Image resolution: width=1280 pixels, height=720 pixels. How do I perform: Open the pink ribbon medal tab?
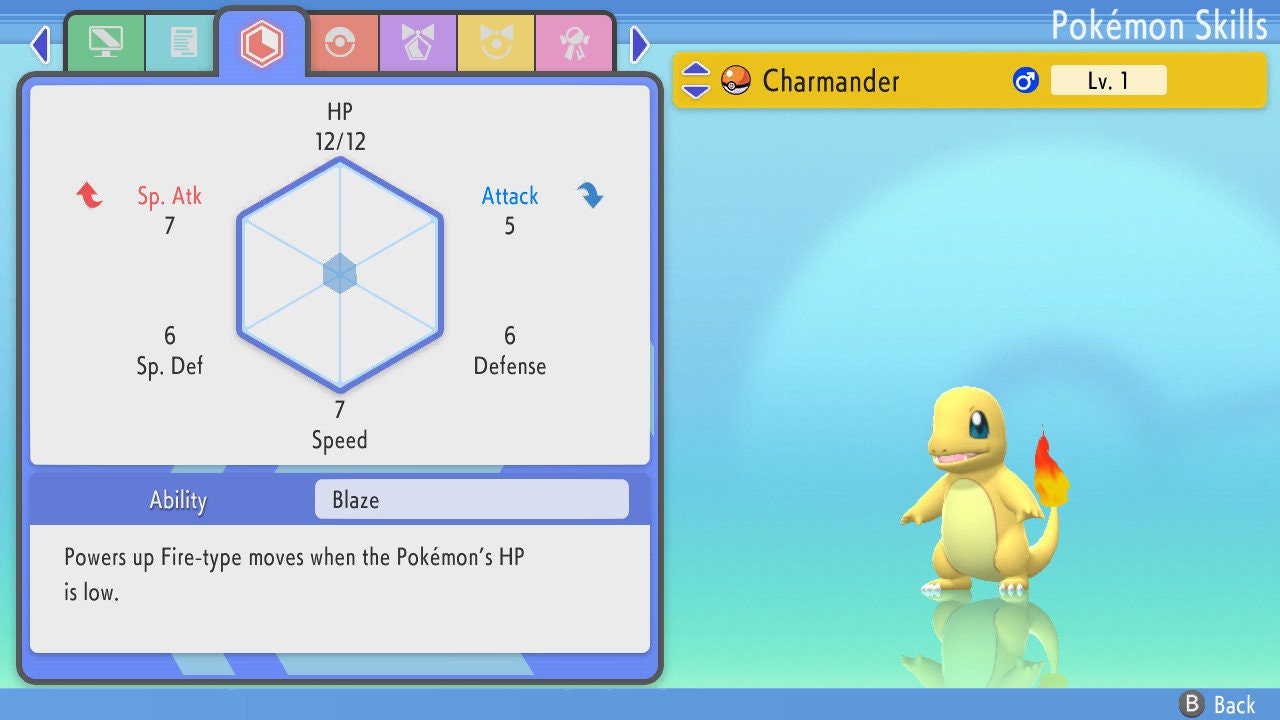click(x=574, y=43)
